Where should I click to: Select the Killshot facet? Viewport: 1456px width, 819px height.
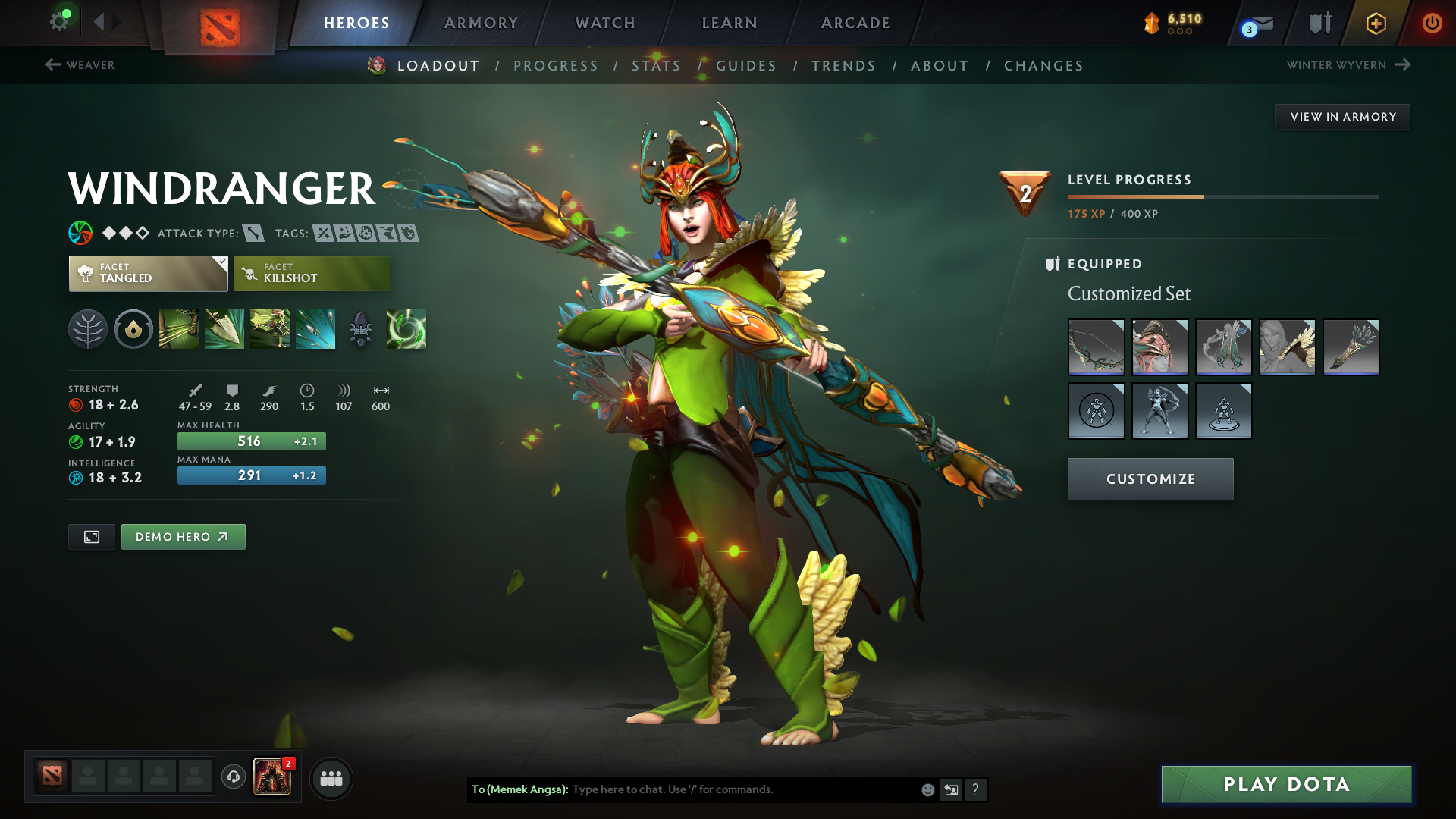pyautogui.click(x=312, y=274)
